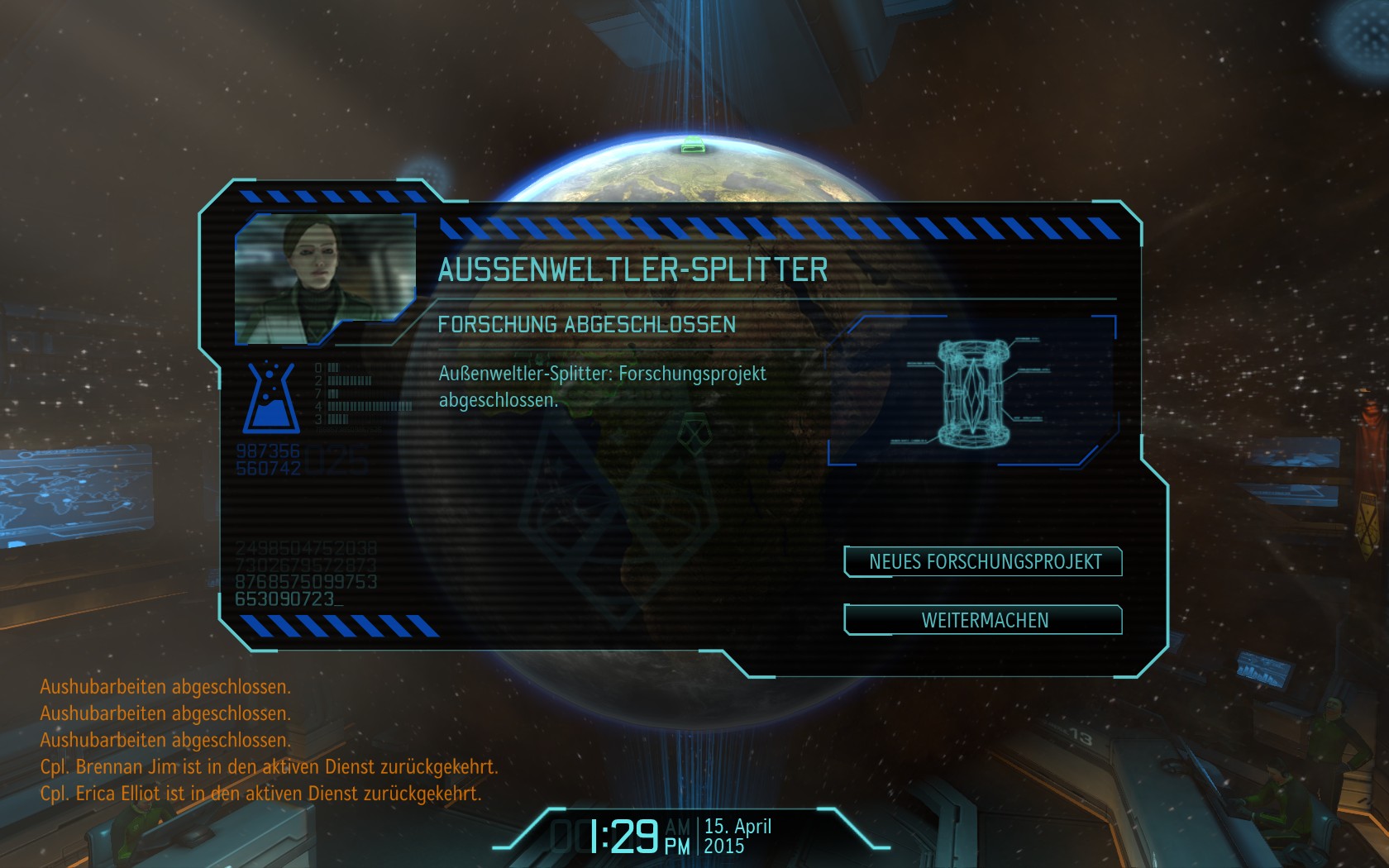
Task: Choose Neues Forschungsprojekt button
Action: click(983, 562)
